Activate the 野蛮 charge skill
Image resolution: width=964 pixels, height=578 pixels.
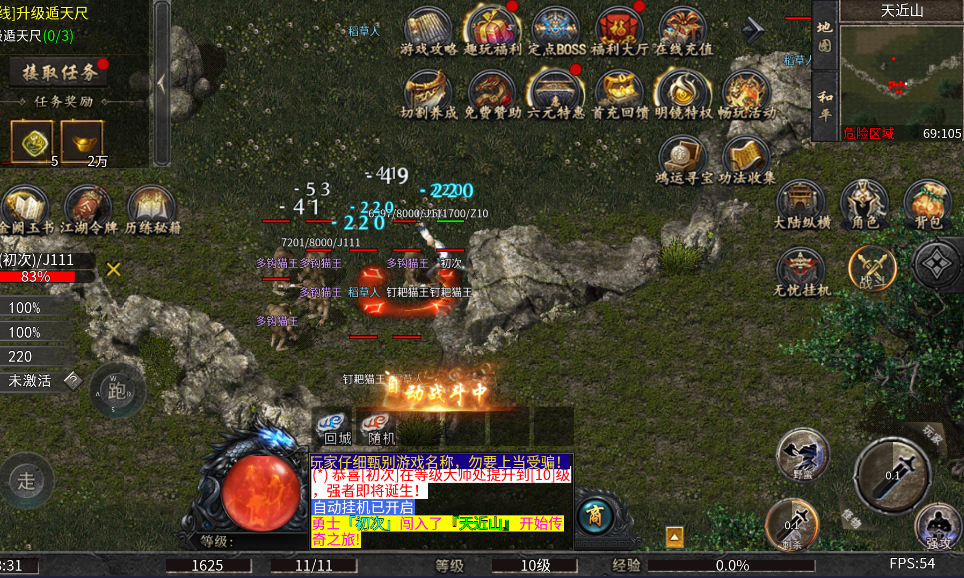pyautogui.click(x=802, y=456)
